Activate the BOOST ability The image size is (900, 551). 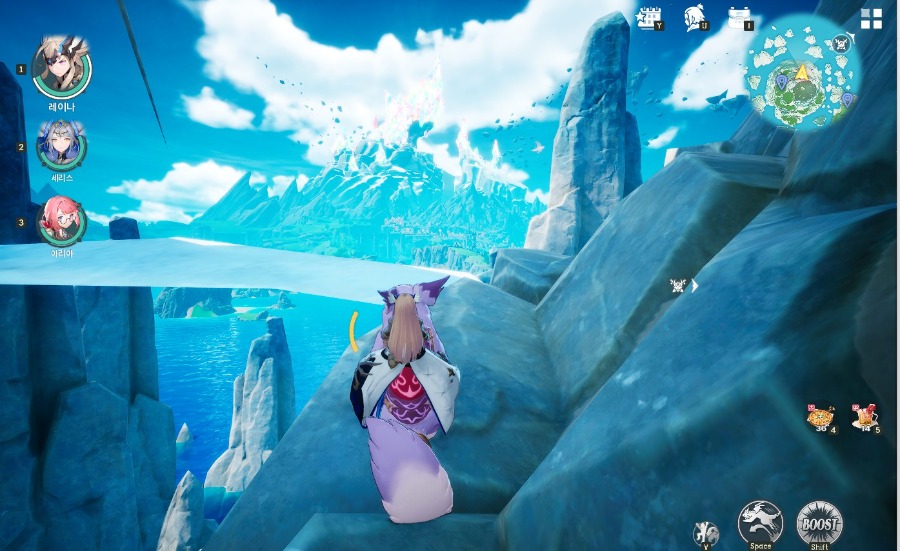(x=819, y=523)
